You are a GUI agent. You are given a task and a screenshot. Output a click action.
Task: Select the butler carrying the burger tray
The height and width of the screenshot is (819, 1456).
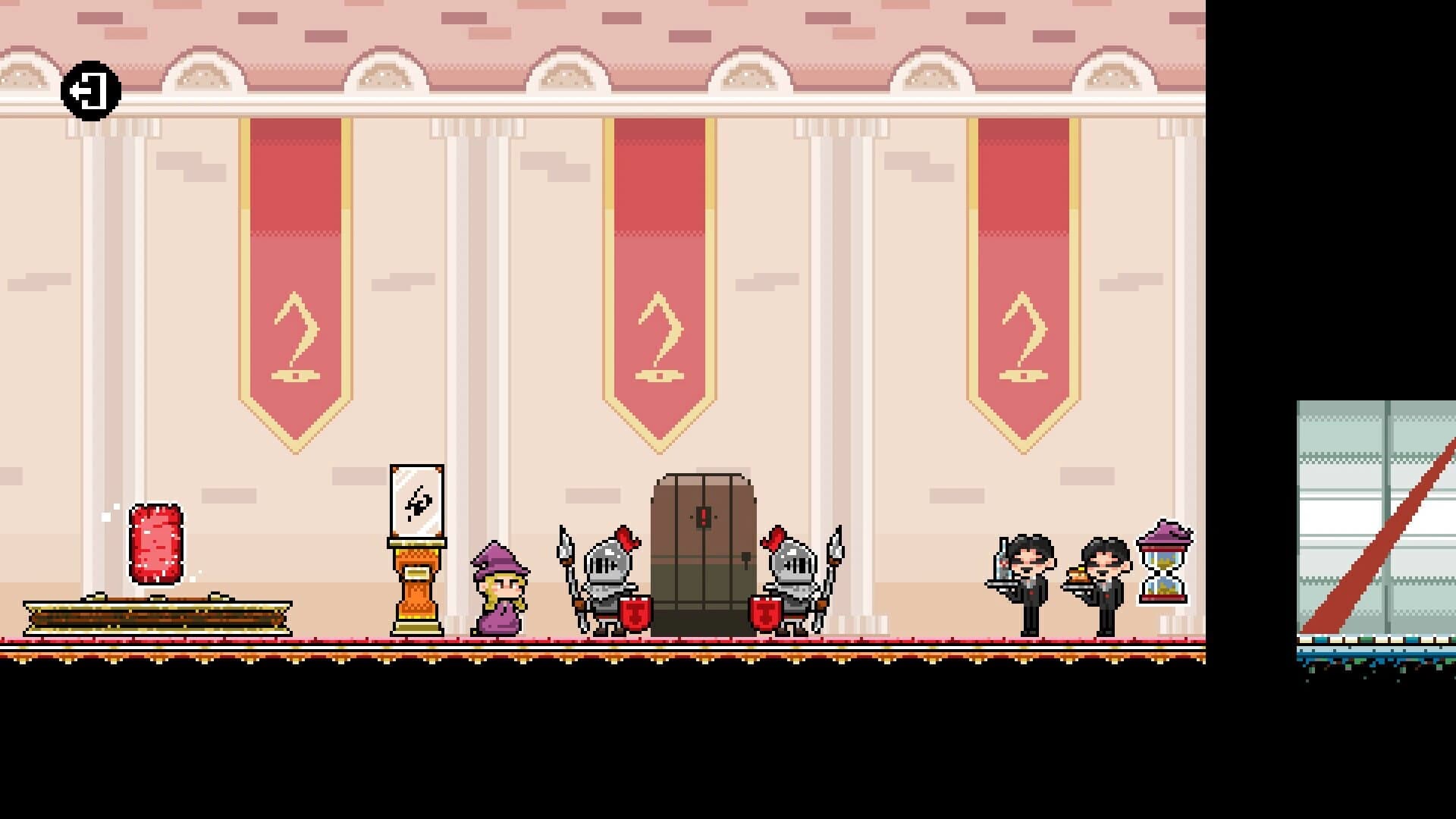pos(1107,588)
